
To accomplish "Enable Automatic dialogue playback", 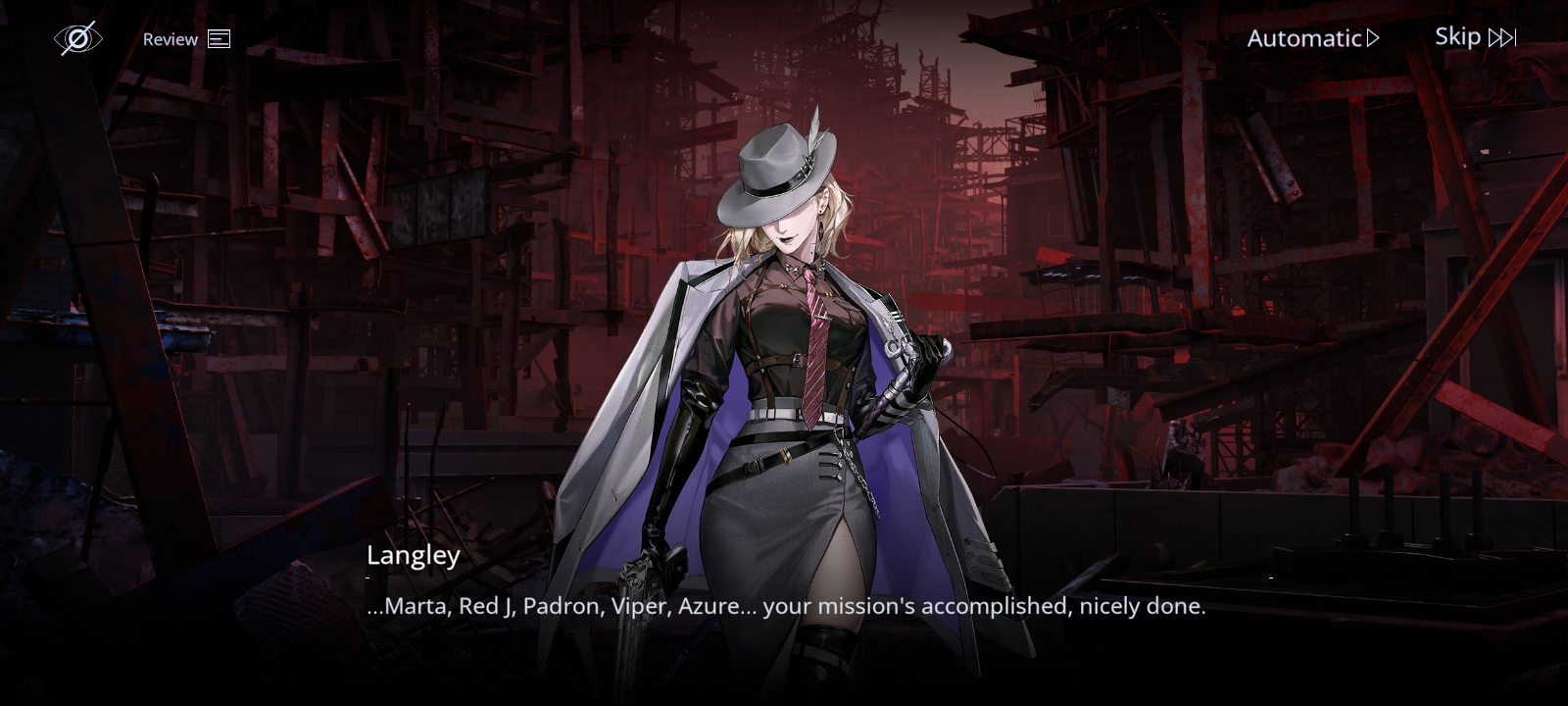I will pyautogui.click(x=1312, y=38).
